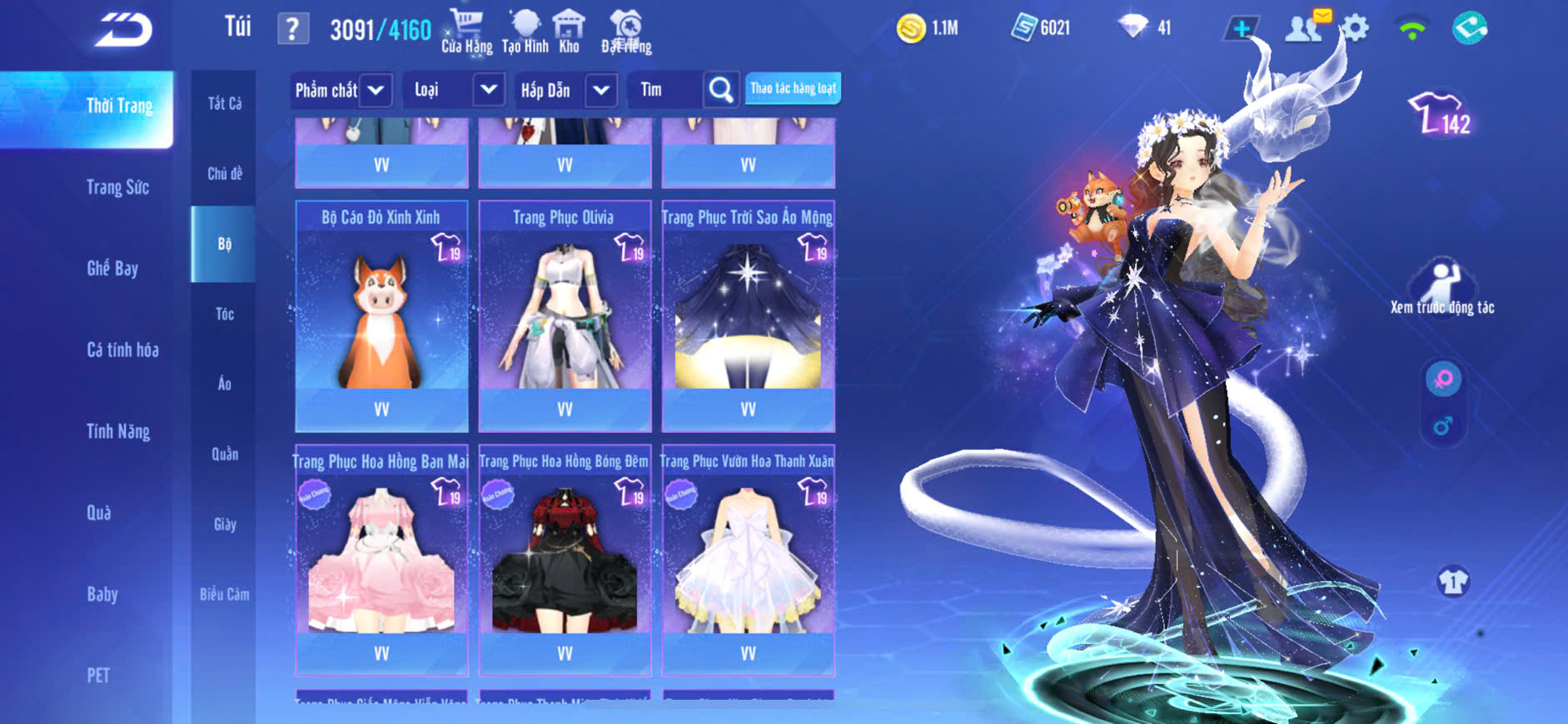Click the question mark help button

pos(292,29)
